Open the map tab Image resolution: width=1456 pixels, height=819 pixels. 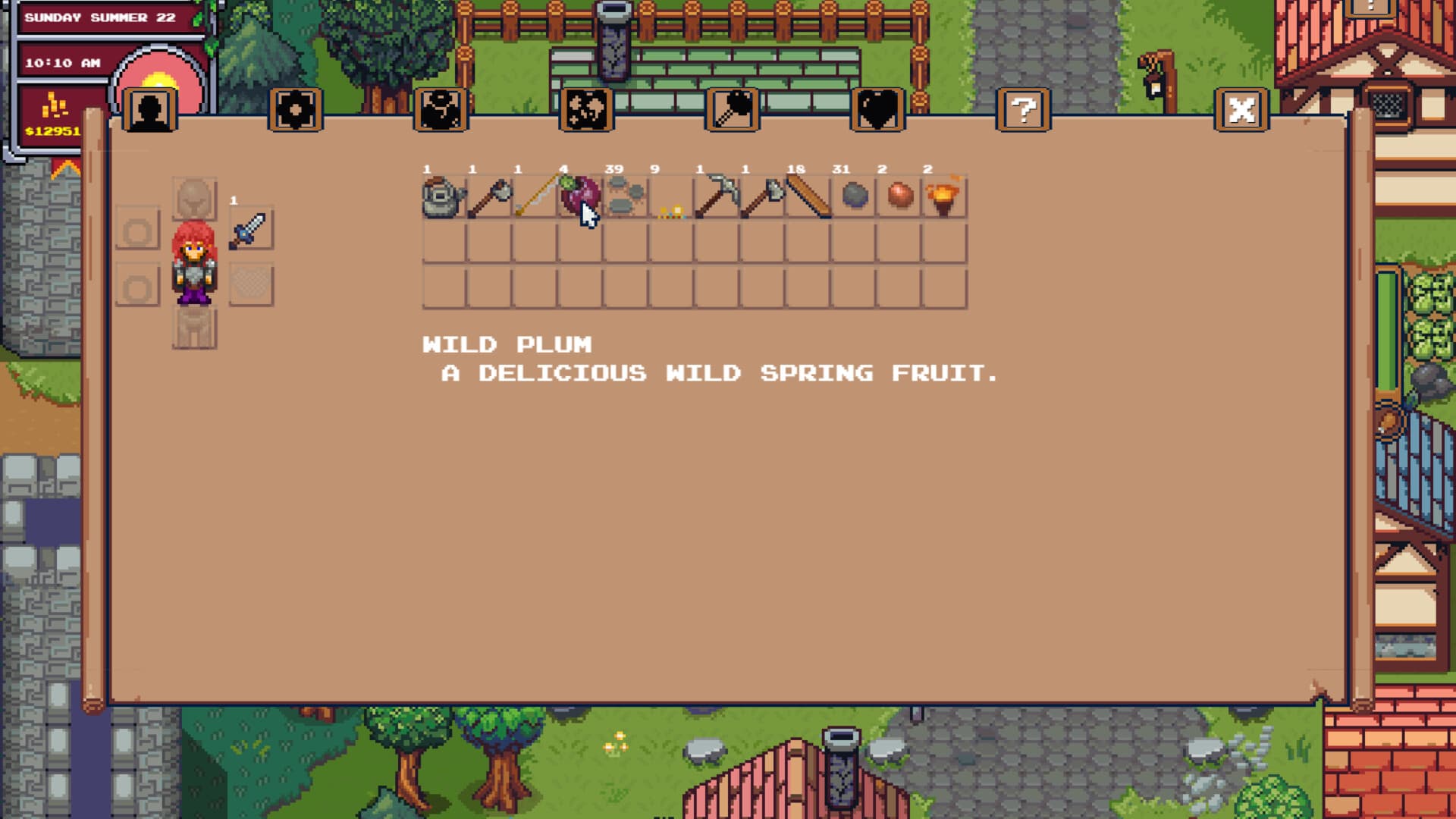(588, 110)
